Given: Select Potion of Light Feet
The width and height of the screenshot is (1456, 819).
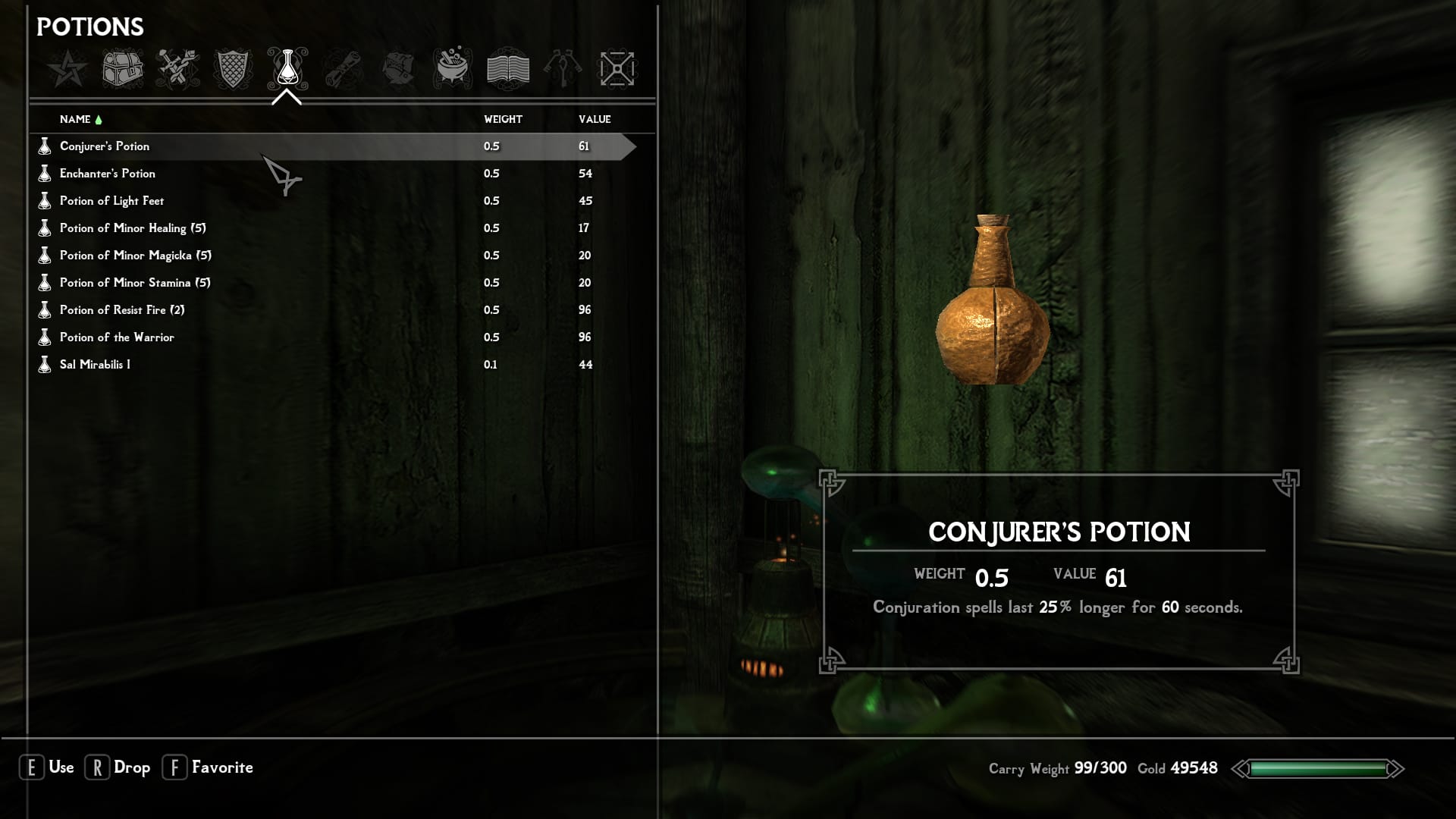Looking at the screenshot, I should 111,201.
